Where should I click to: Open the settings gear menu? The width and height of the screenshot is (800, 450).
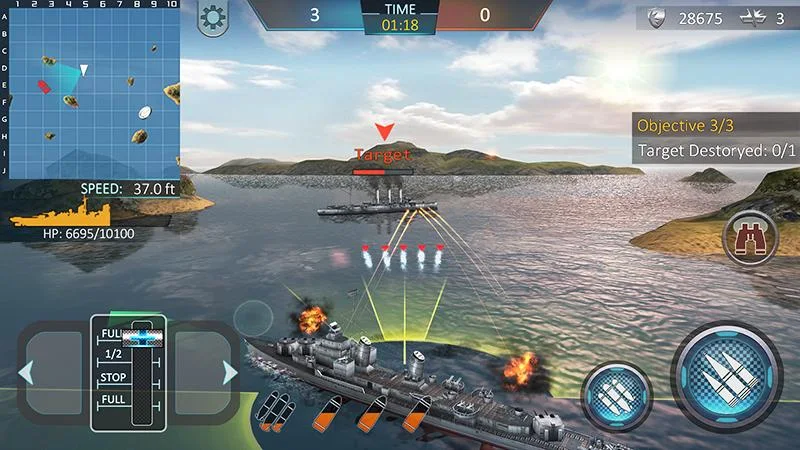coord(211,17)
